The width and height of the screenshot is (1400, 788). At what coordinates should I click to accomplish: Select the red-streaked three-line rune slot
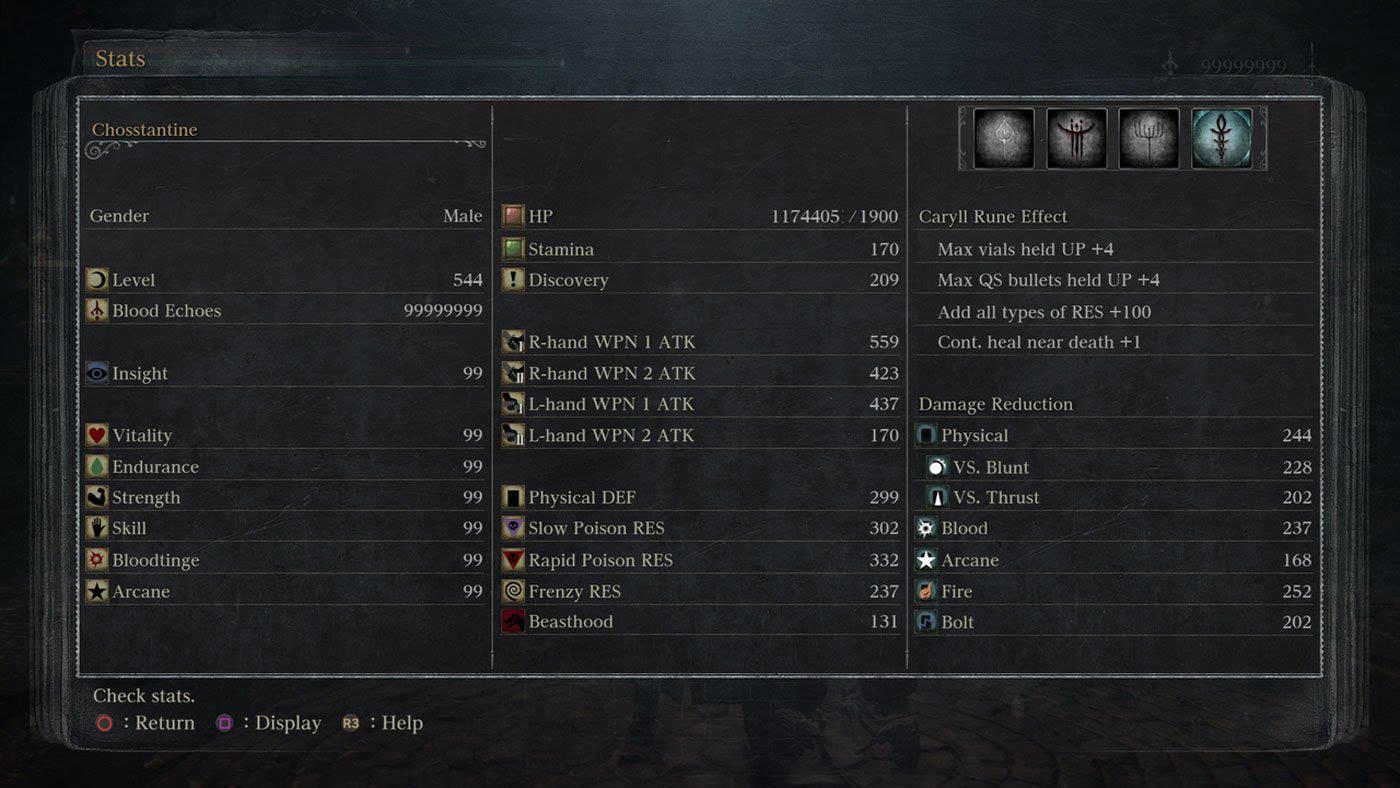click(1076, 138)
